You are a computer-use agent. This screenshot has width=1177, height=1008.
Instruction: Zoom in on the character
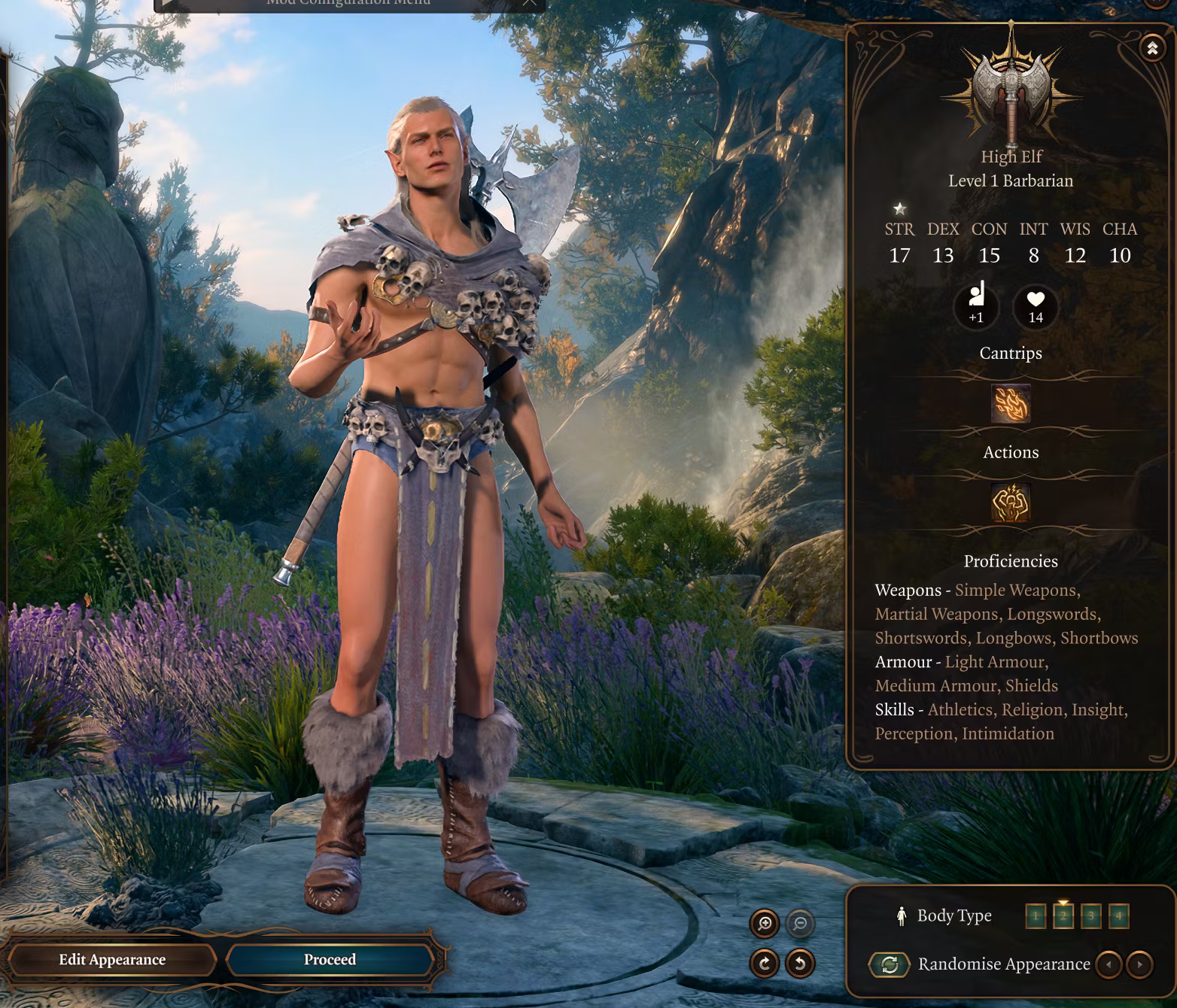[765, 923]
